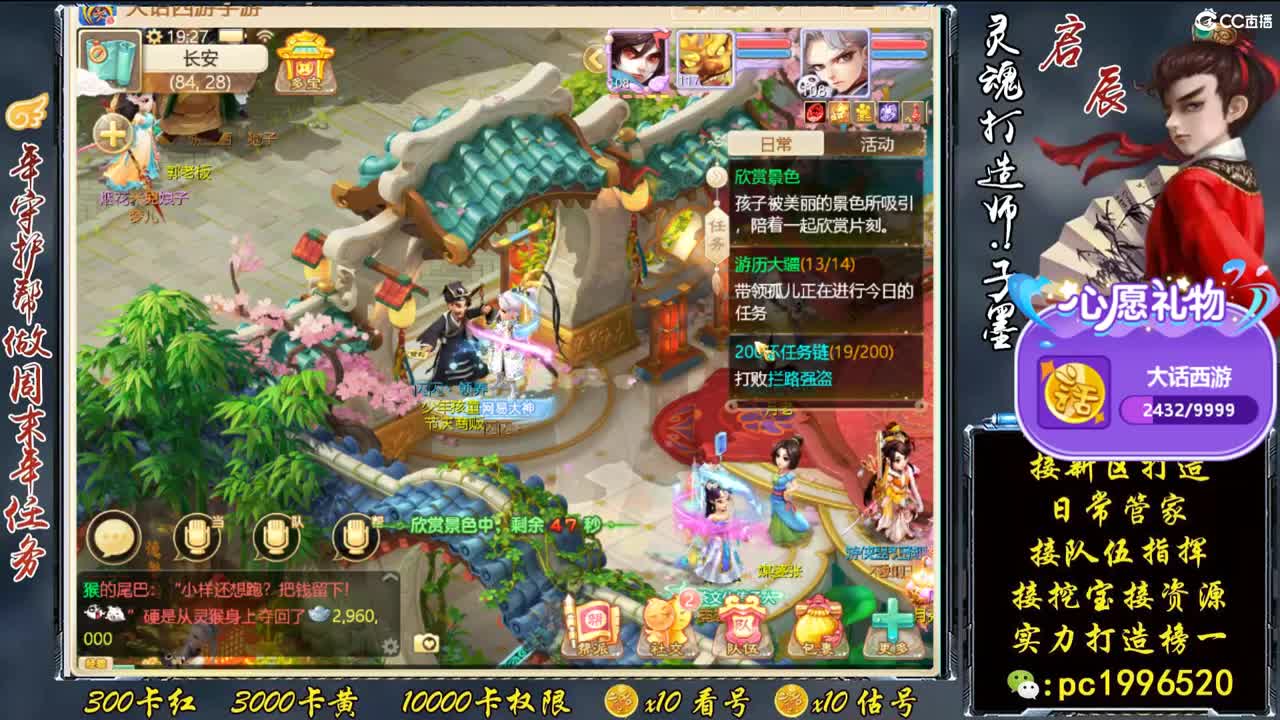Click the 200环任务链 quest entry

[813, 350]
